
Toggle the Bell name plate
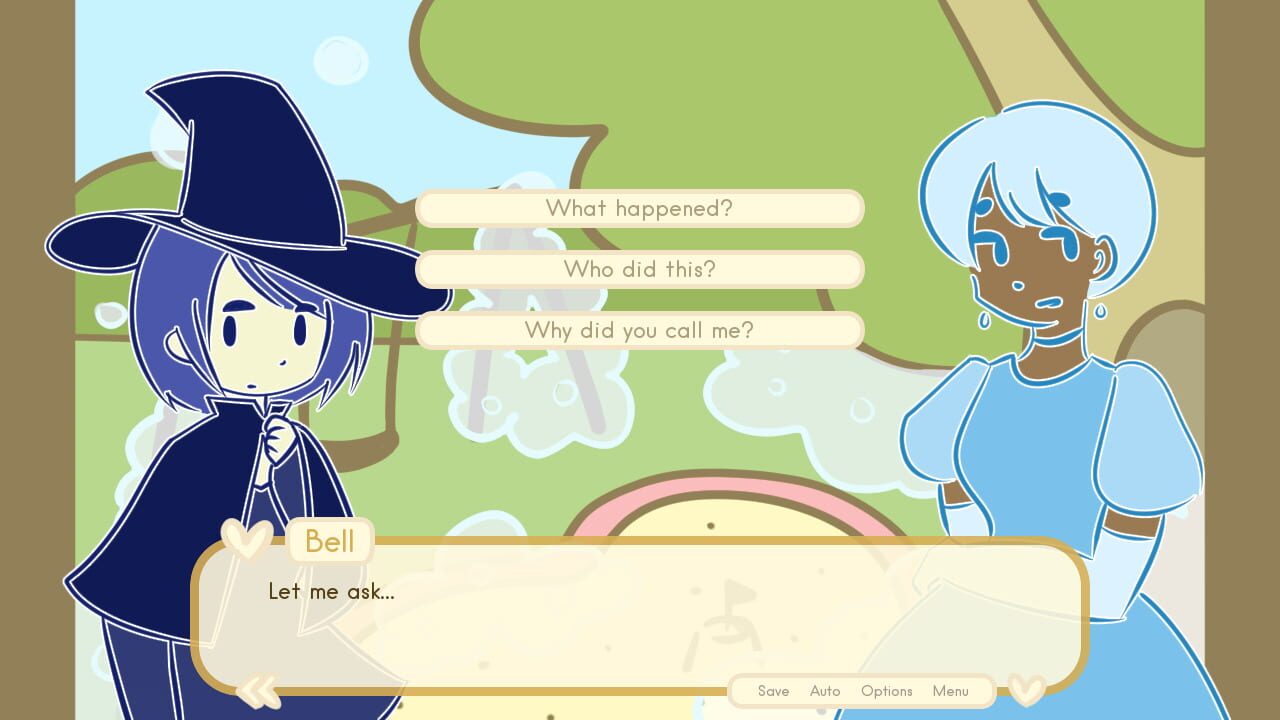point(329,541)
